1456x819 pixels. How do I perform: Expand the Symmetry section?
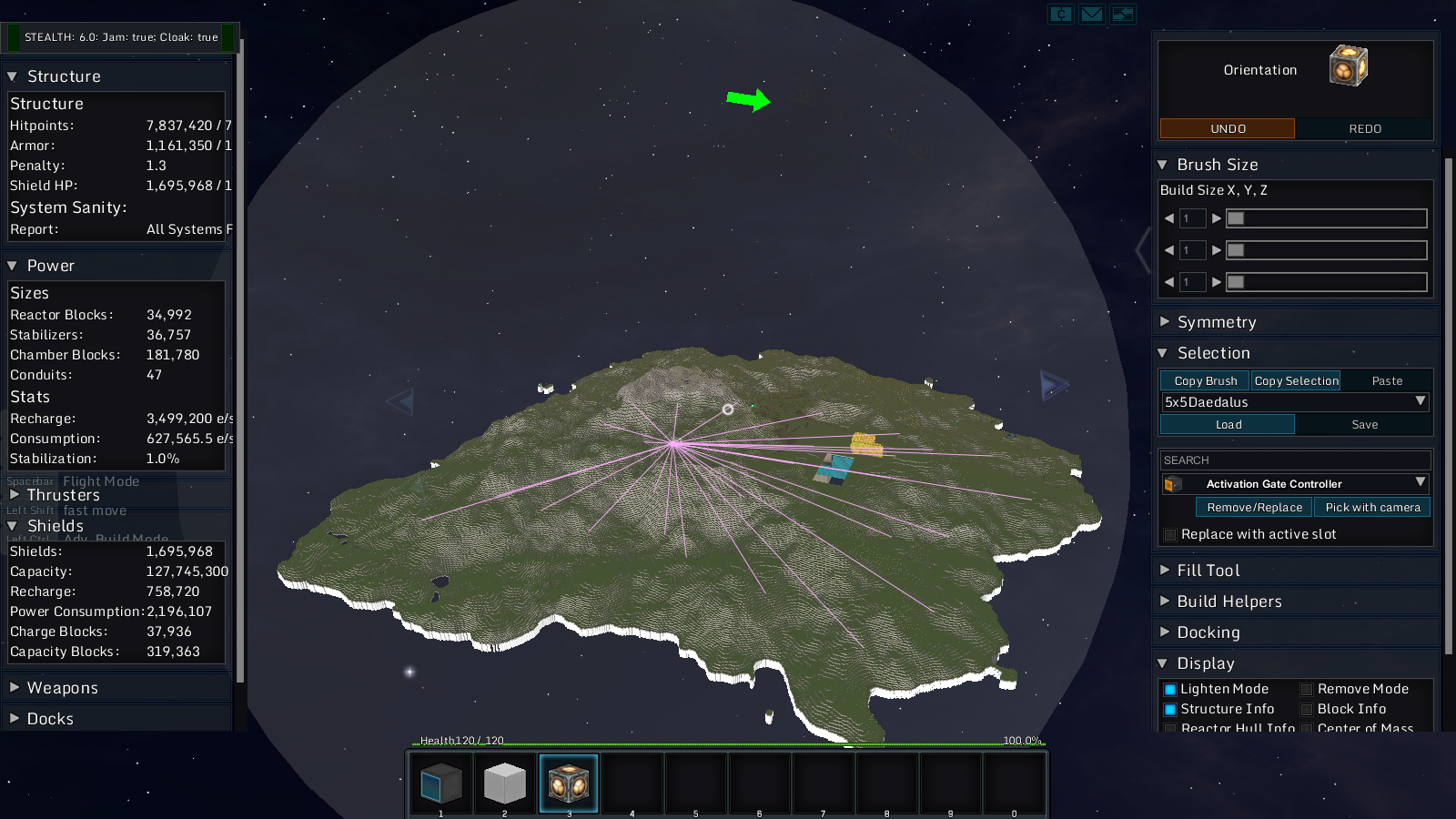click(x=1216, y=322)
